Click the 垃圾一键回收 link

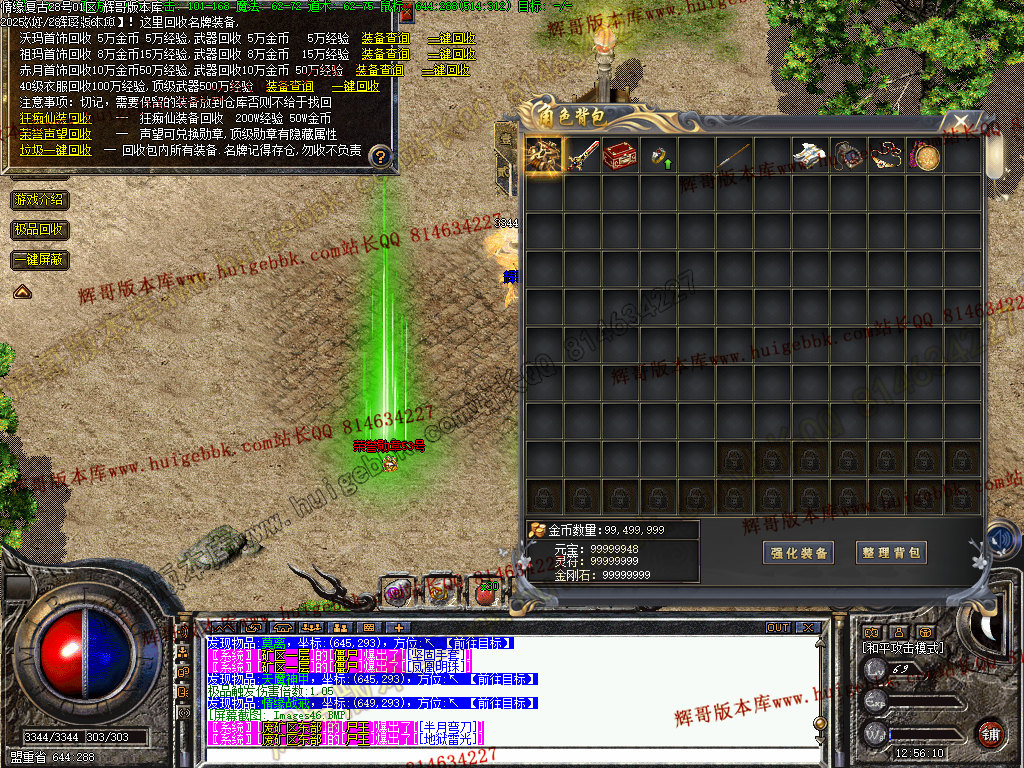point(55,150)
